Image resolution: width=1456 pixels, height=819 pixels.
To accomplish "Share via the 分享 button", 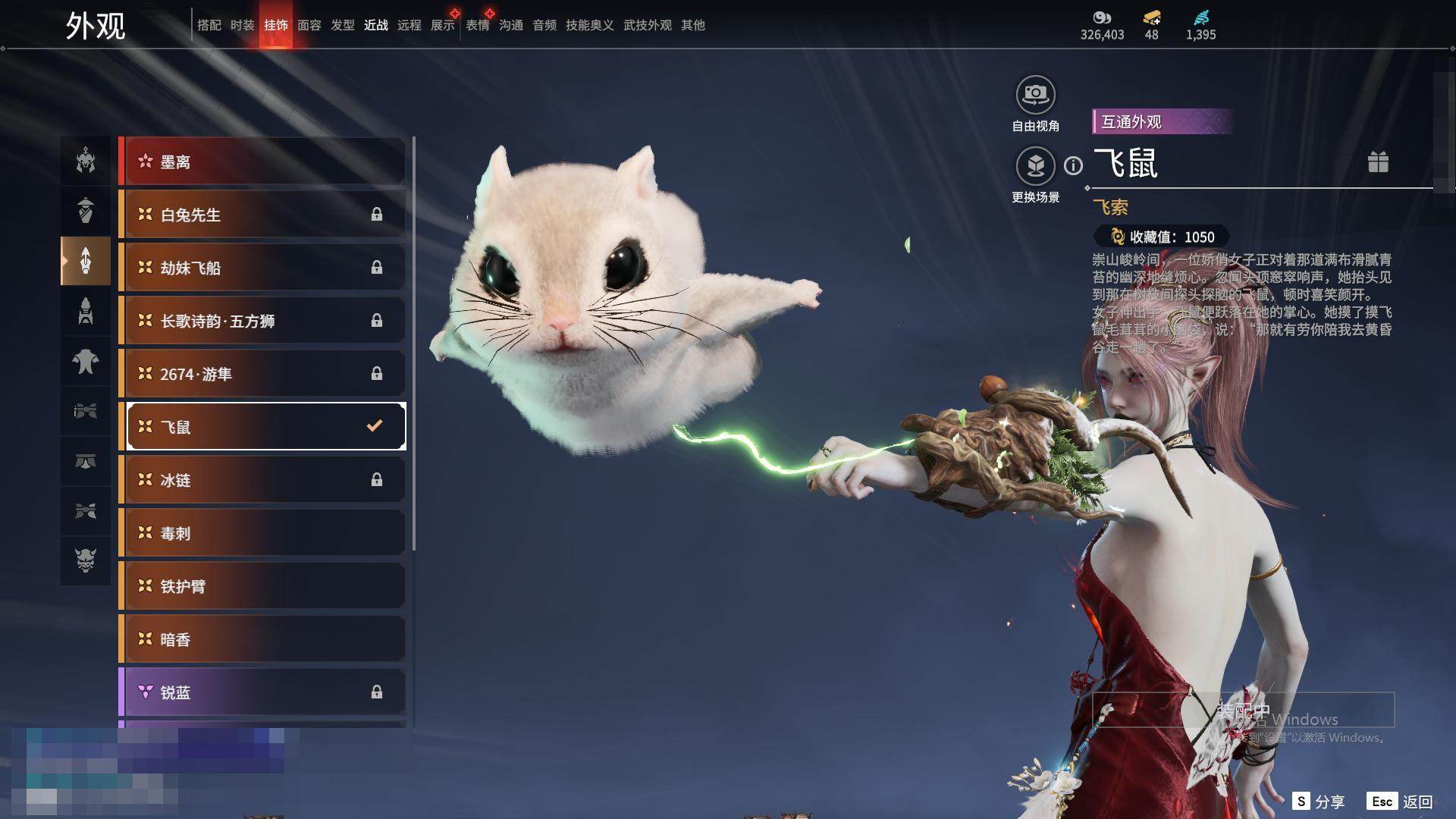I will click(x=1319, y=802).
